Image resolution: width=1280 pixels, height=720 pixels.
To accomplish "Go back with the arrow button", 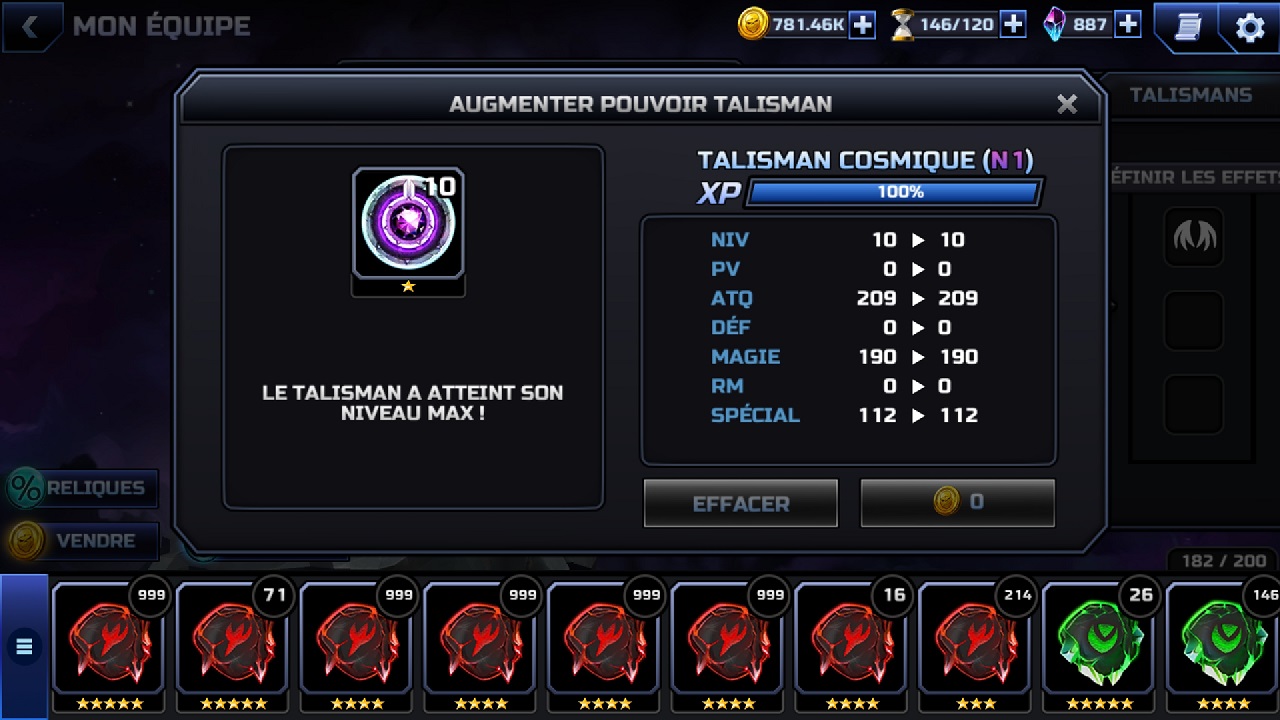I will coord(30,27).
